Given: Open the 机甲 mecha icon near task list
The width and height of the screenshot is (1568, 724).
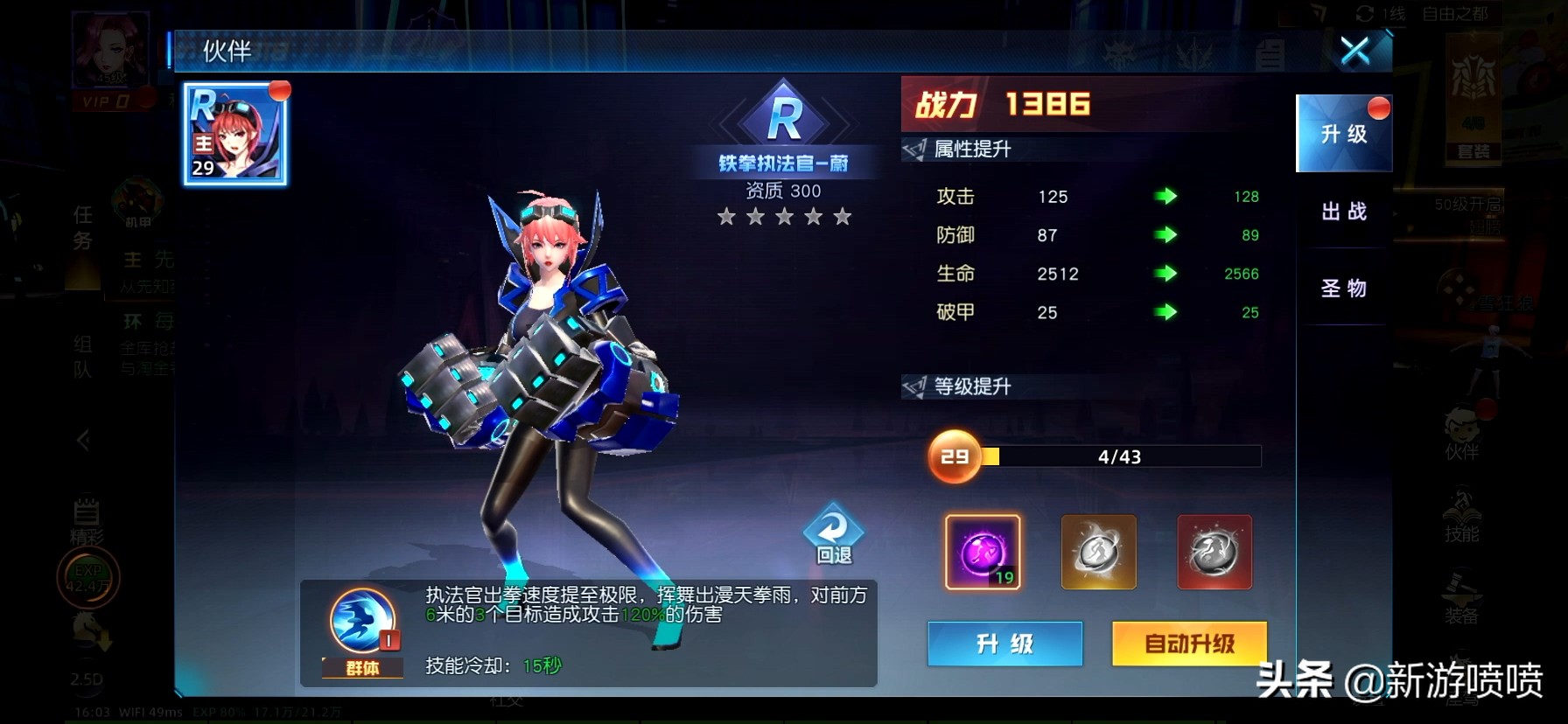Looking at the screenshot, I should pos(138,197).
